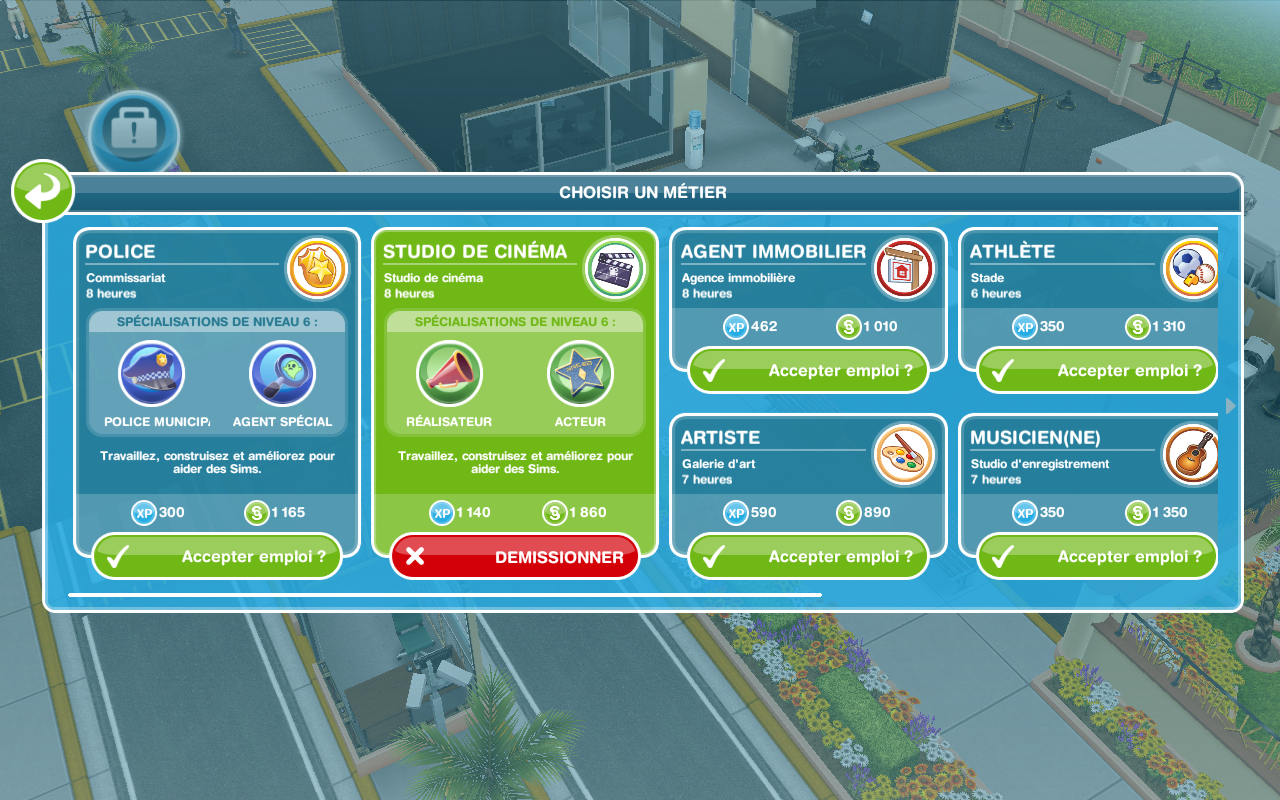Image resolution: width=1280 pixels, height=800 pixels.
Task: Choose the Agent Spécial specialization icon
Action: 282,374
